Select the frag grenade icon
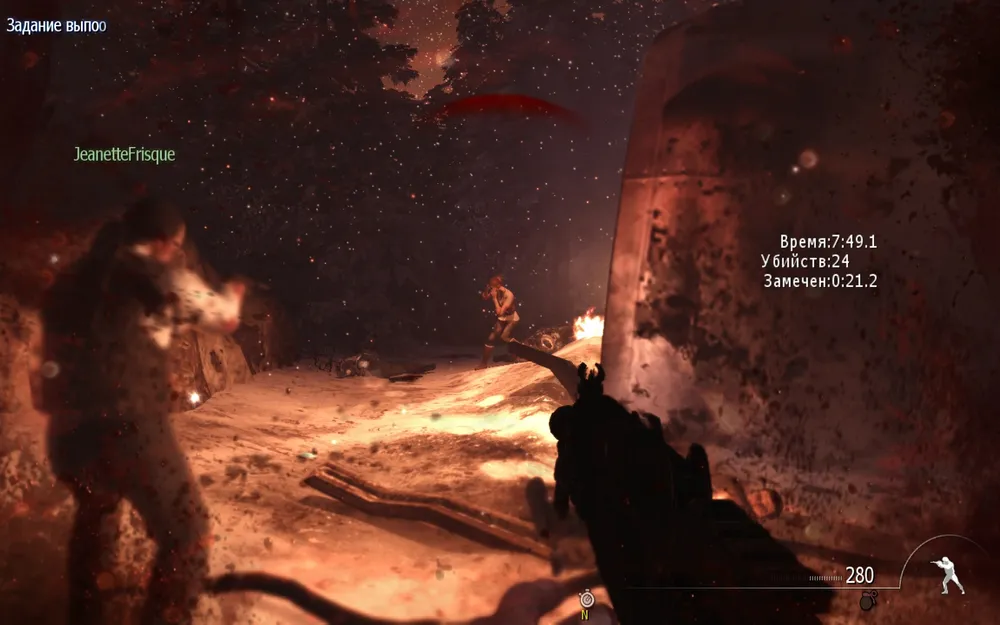The height and width of the screenshot is (625, 1000). pyautogui.click(x=867, y=600)
